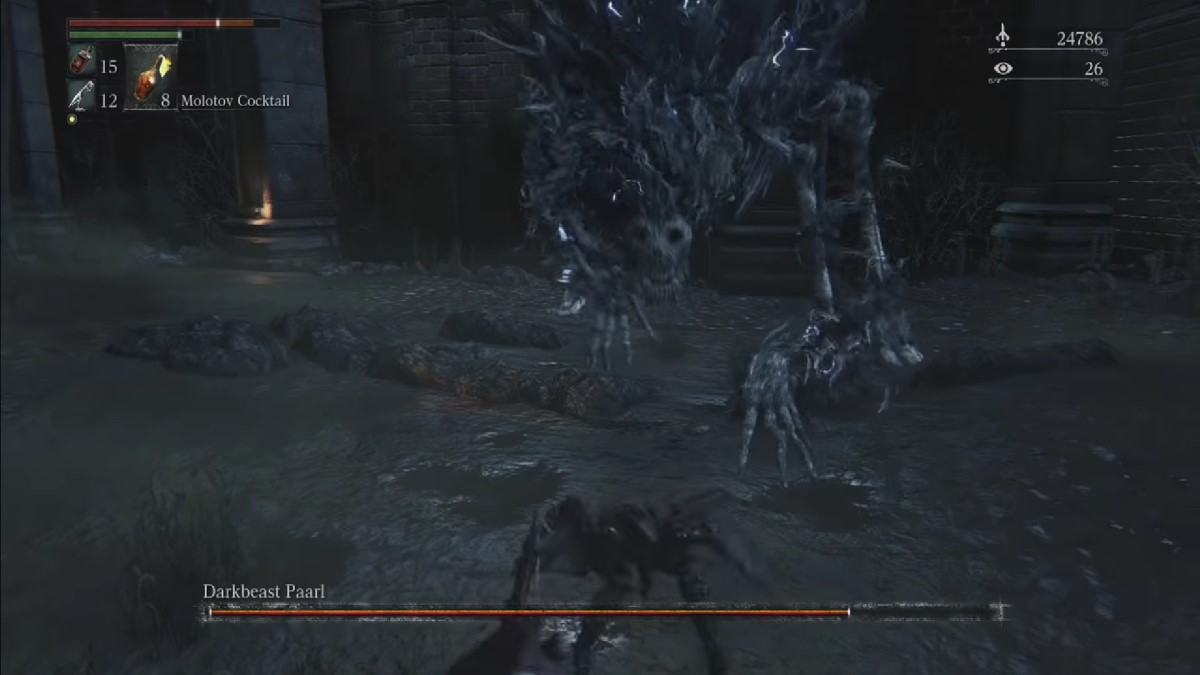Select the Blood Vial icon

(x=82, y=64)
